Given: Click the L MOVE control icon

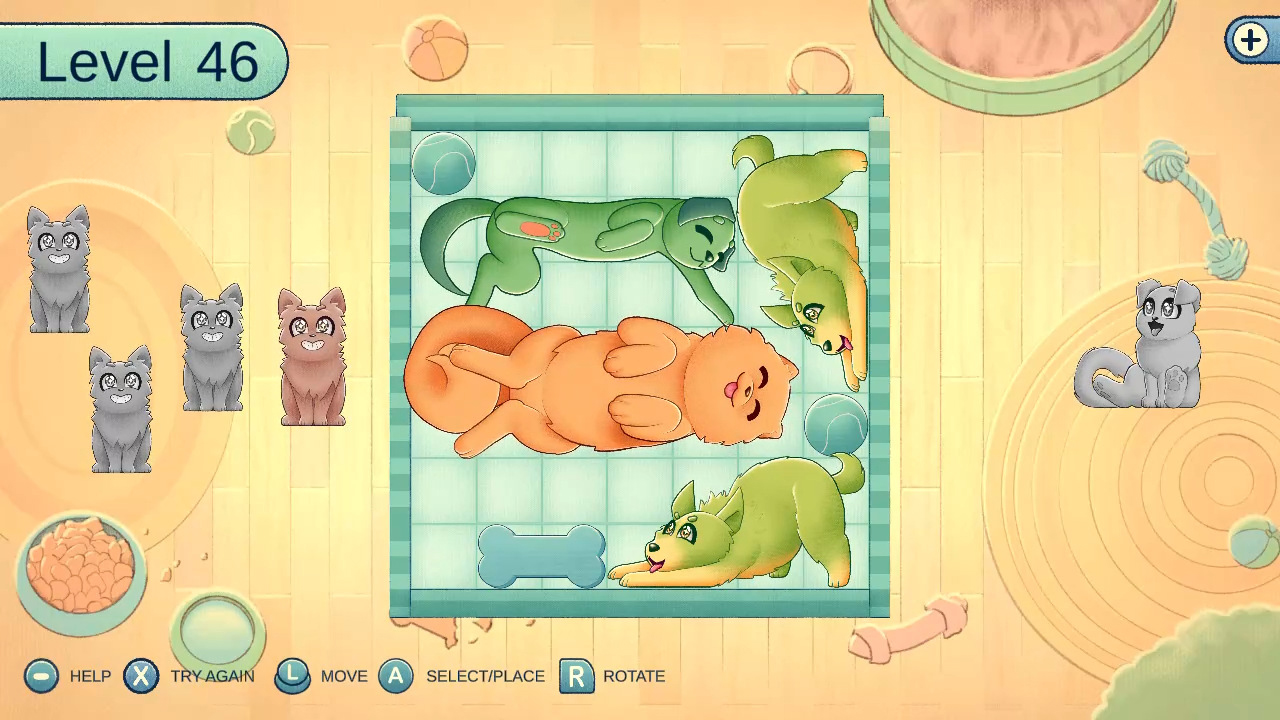Looking at the screenshot, I should [292, 676].
